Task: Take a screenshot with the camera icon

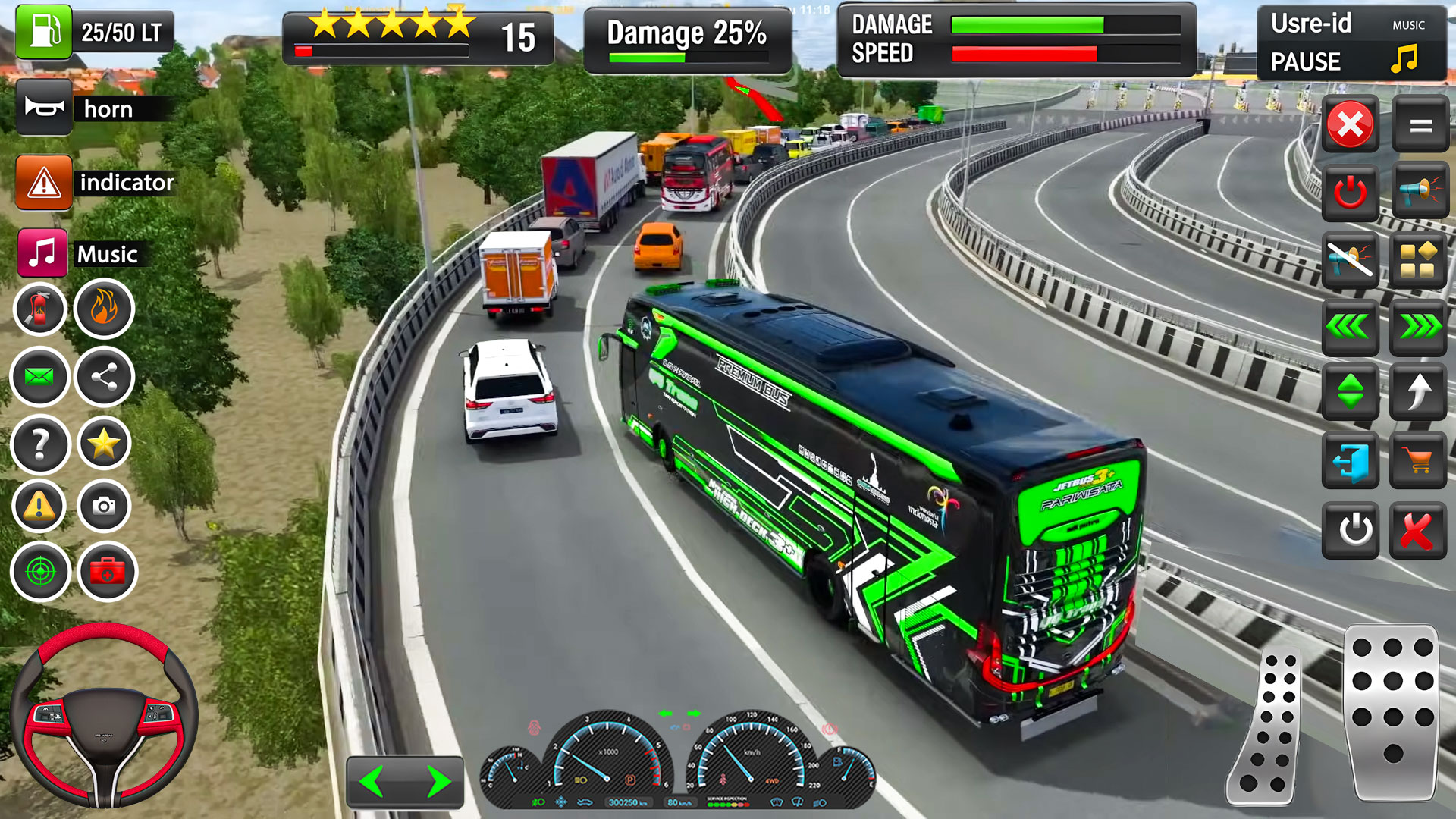Action: click(x=104, y=506)
